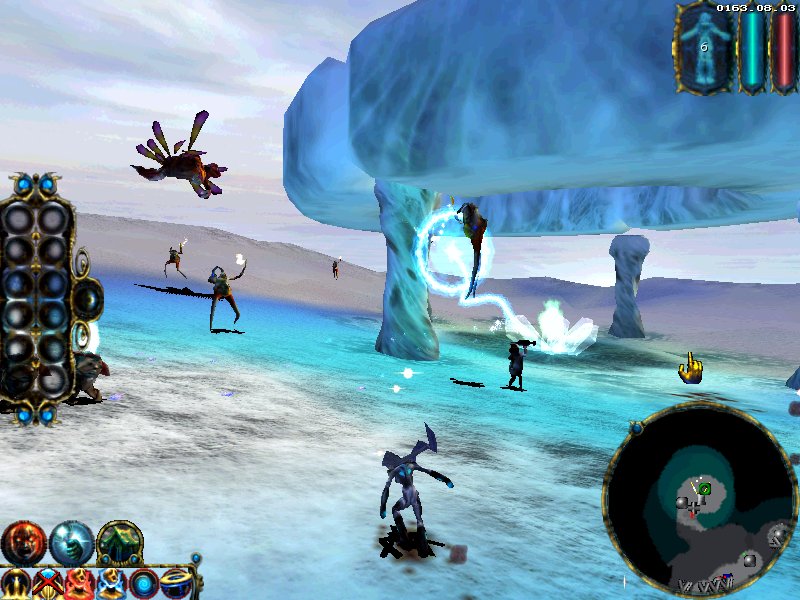Activate the golden halo ring spell

coord(176,583)
